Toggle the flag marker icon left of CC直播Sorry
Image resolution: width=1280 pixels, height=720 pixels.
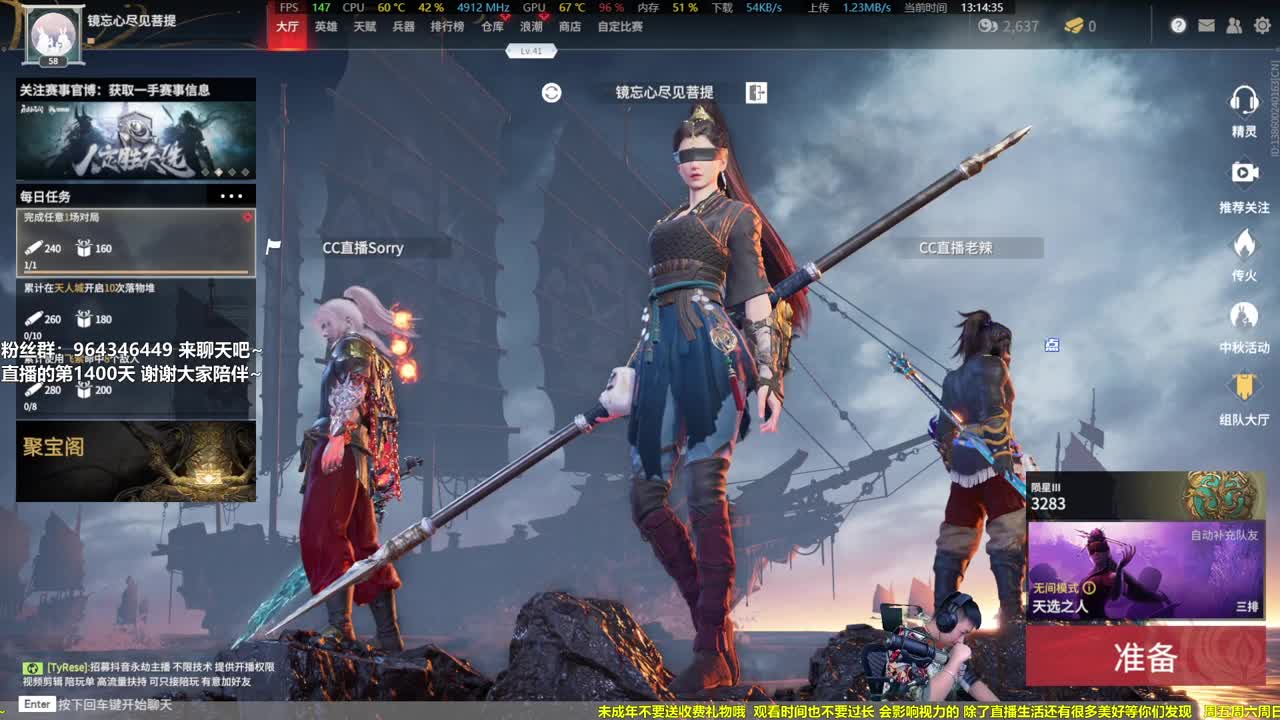(272, 247)
